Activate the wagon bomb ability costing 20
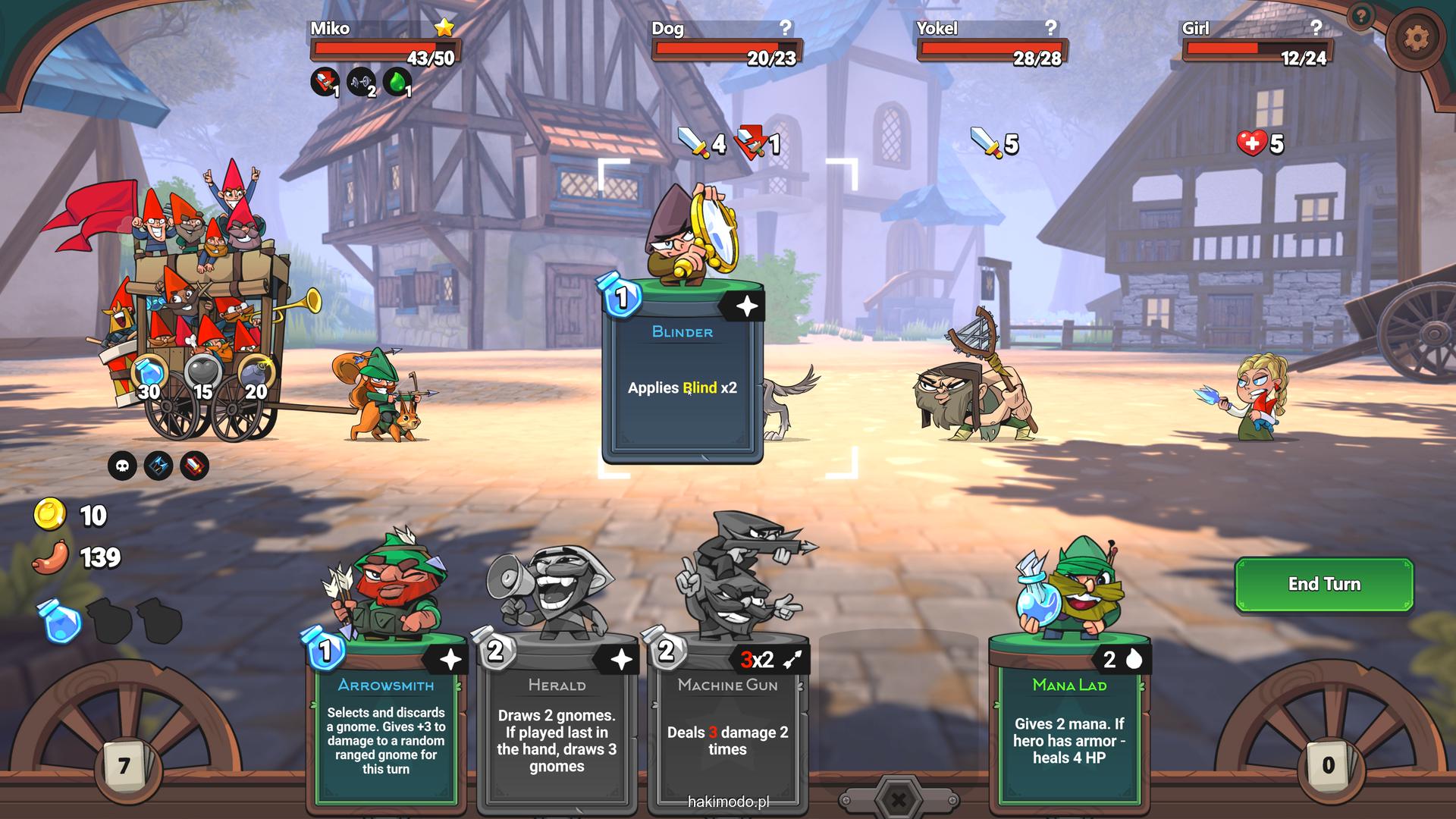 [x=256, y=376]
